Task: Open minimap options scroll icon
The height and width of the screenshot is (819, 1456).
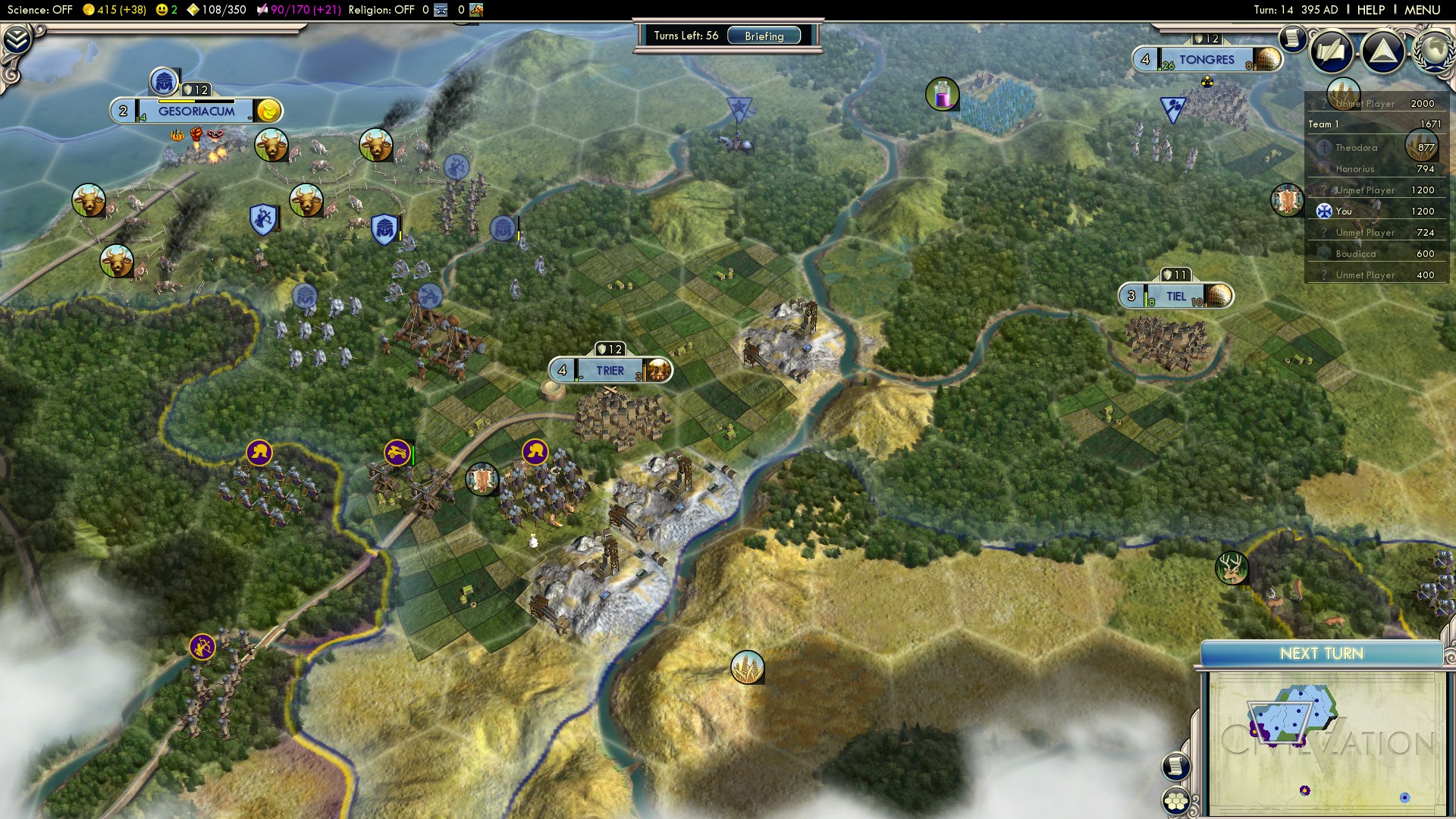Action: point(1175,766)
